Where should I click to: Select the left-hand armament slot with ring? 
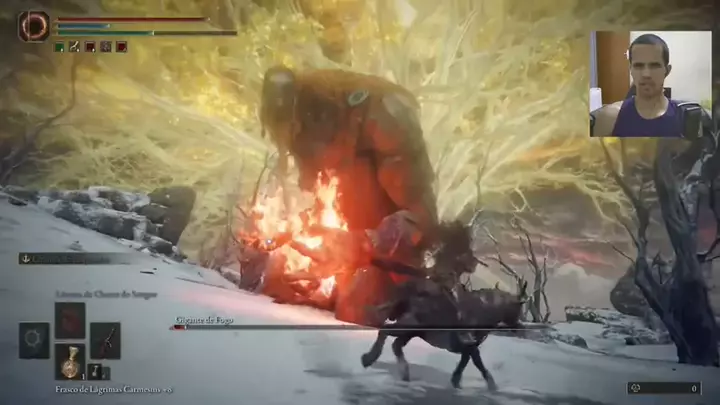point(34,340)
